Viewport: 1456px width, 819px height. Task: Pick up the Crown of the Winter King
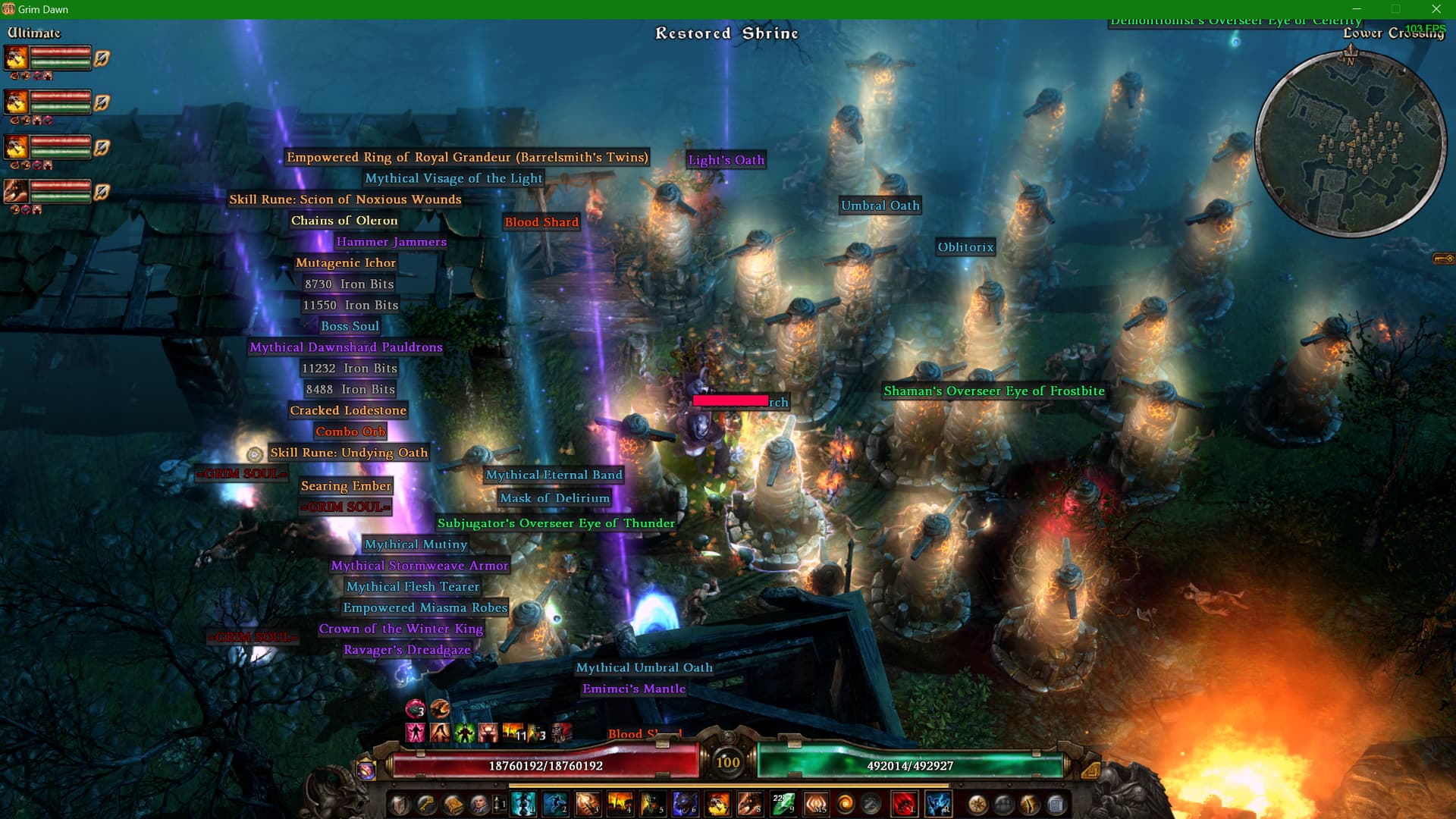point(400,629)
